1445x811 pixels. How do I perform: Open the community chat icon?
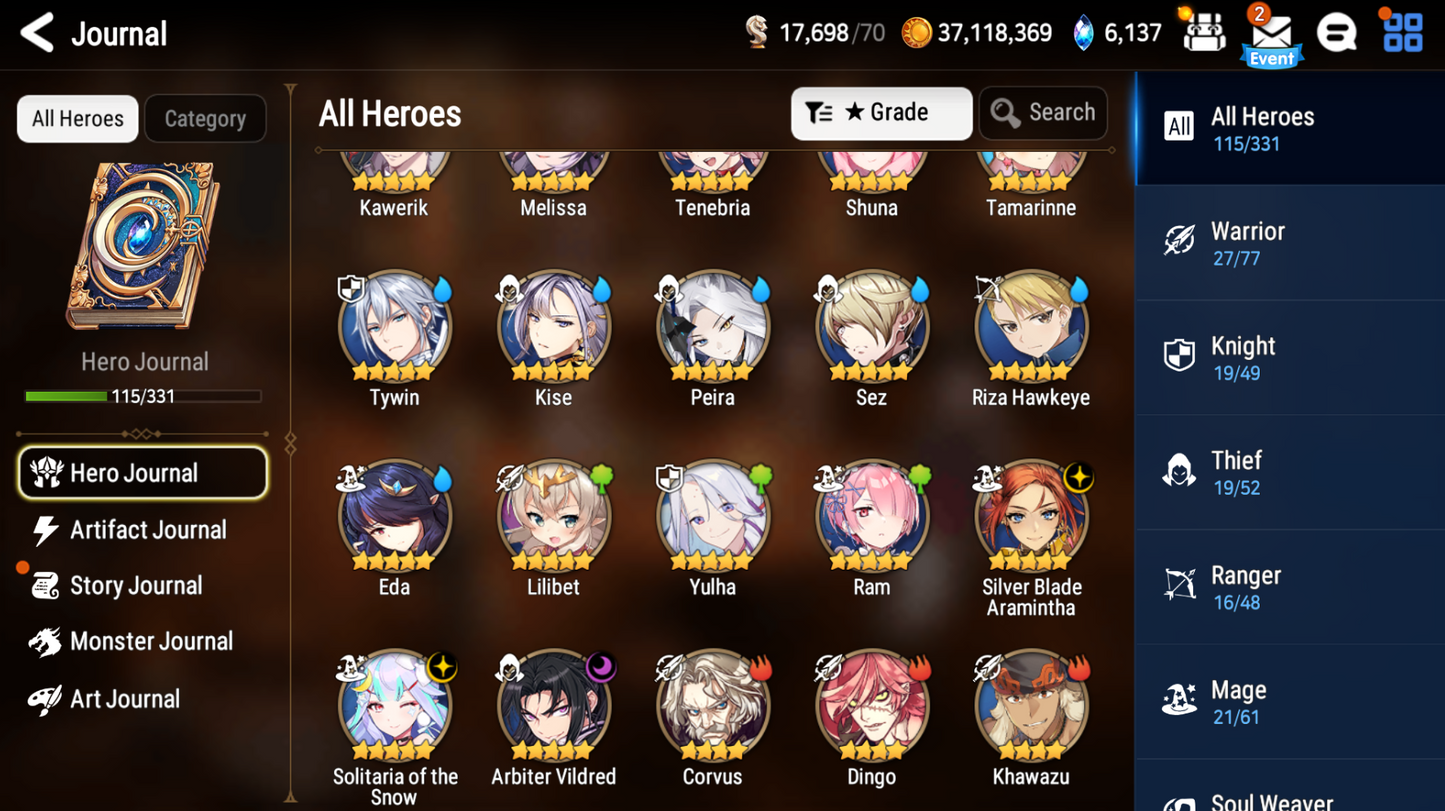pyautogui.click(x=1338, y=32)
